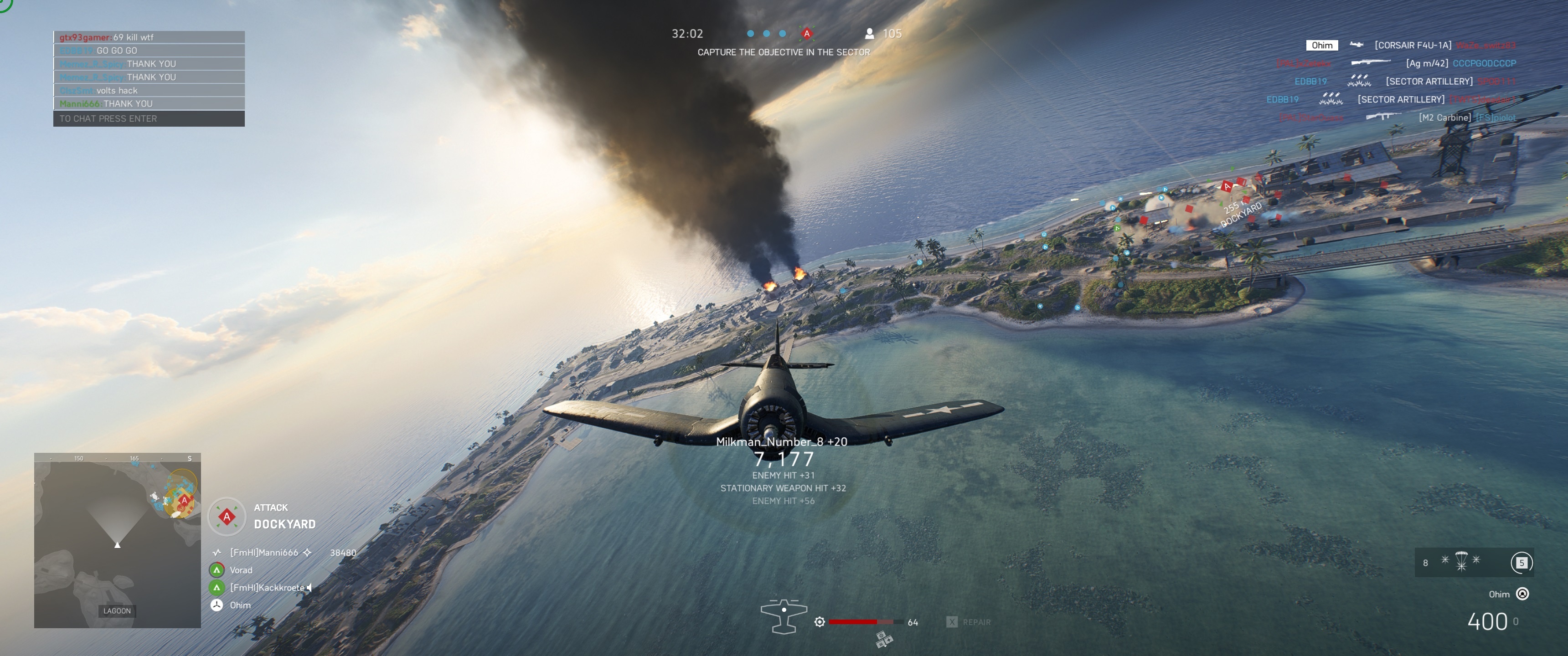Viewport: 1568px width, 656px height.
Task: Click gtx93gamer's chat message
Action: [x=149, y=37]
